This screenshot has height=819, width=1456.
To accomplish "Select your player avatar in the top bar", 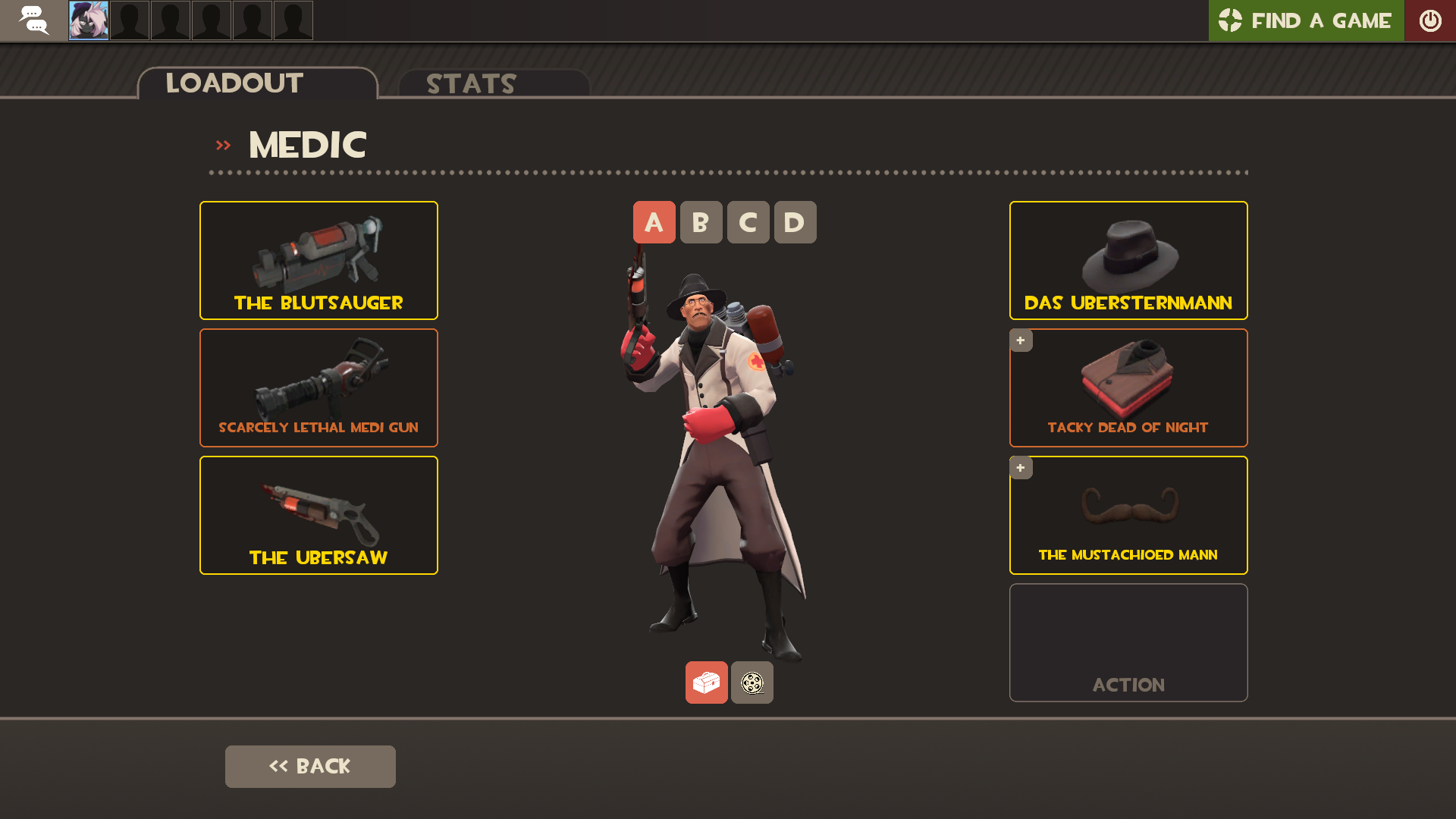I will [x=88, y=20].
